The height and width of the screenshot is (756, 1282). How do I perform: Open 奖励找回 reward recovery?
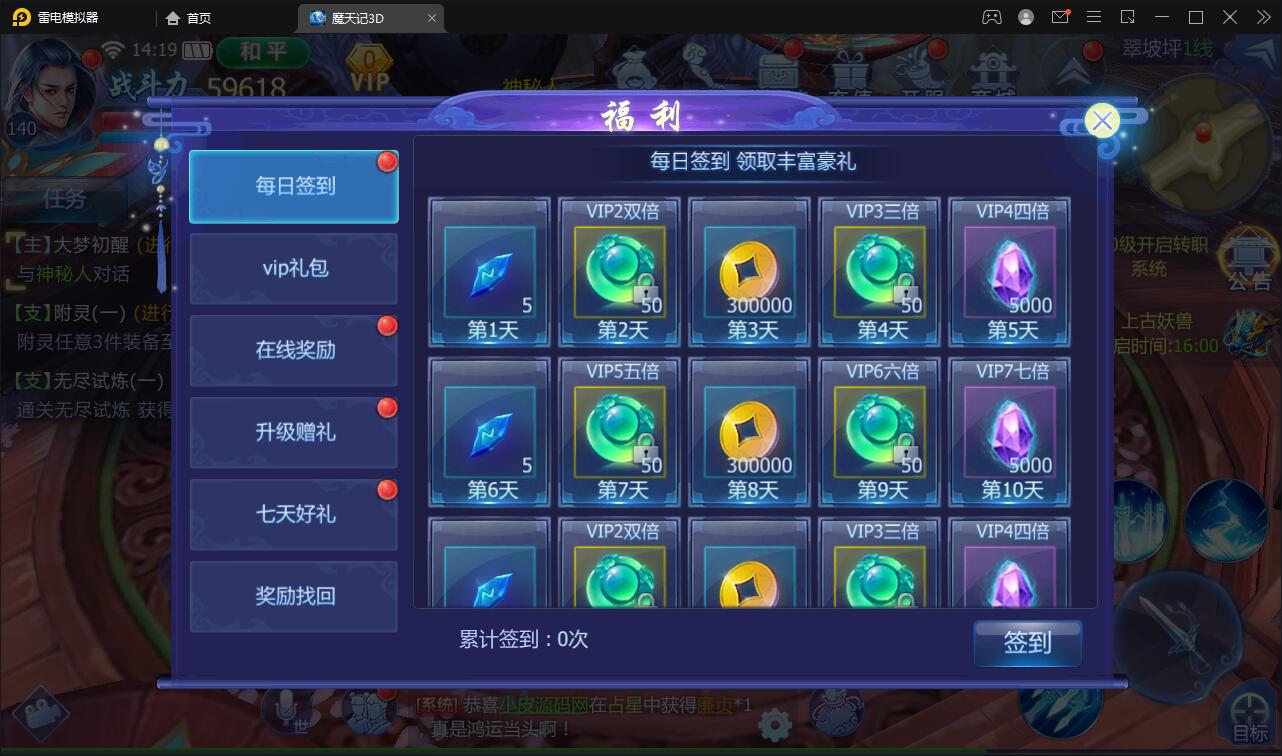pyautogui.click(x=293, y=596)
